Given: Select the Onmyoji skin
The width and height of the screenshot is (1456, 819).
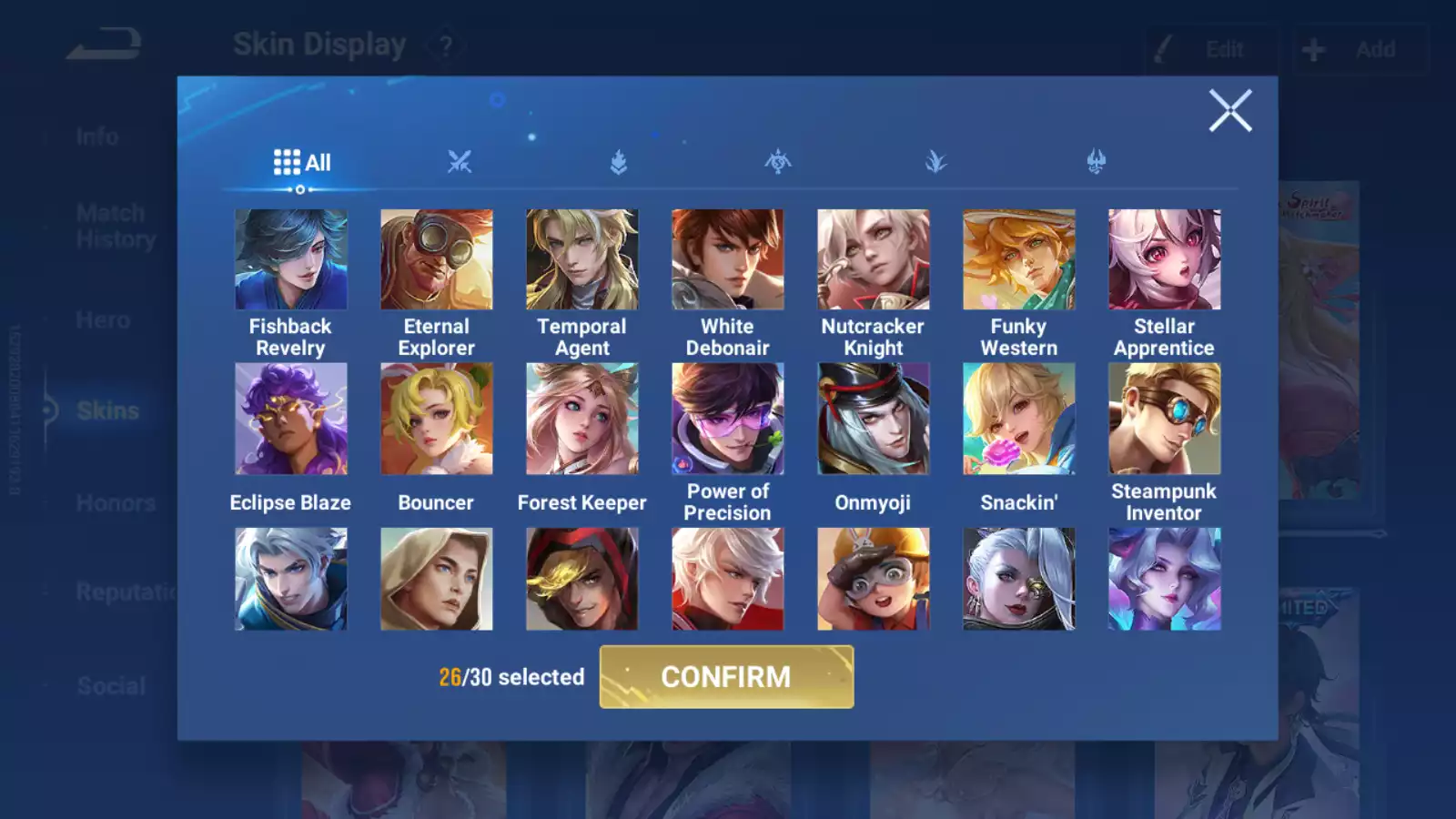Looking at the screenshot, I should 873,420.
